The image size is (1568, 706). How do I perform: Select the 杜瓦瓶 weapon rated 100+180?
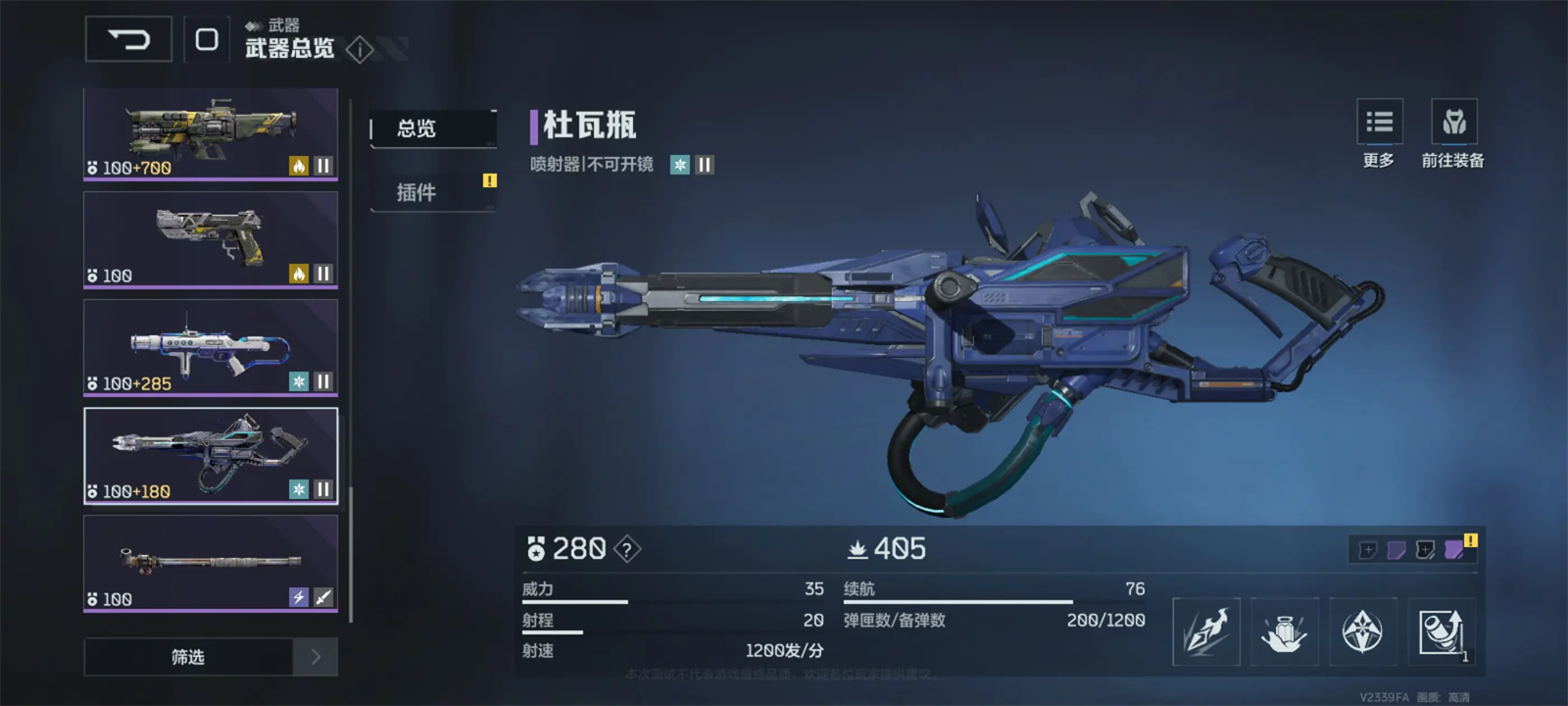(x=211, y=456)
